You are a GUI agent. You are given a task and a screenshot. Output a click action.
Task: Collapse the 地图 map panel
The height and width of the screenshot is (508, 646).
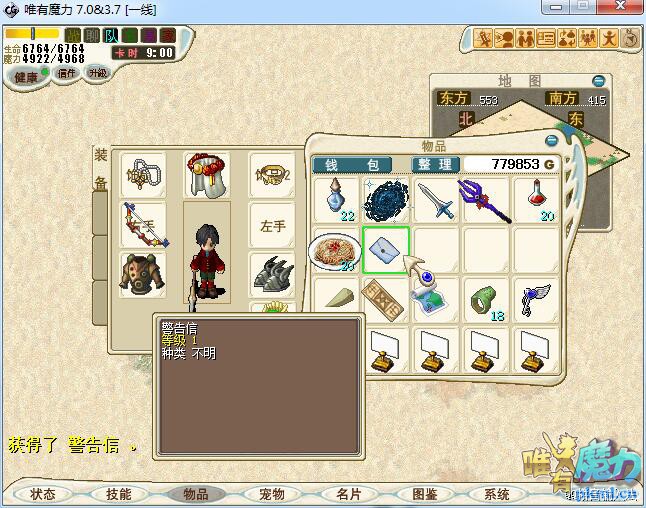pyautogui.click(x=598, y=81)
